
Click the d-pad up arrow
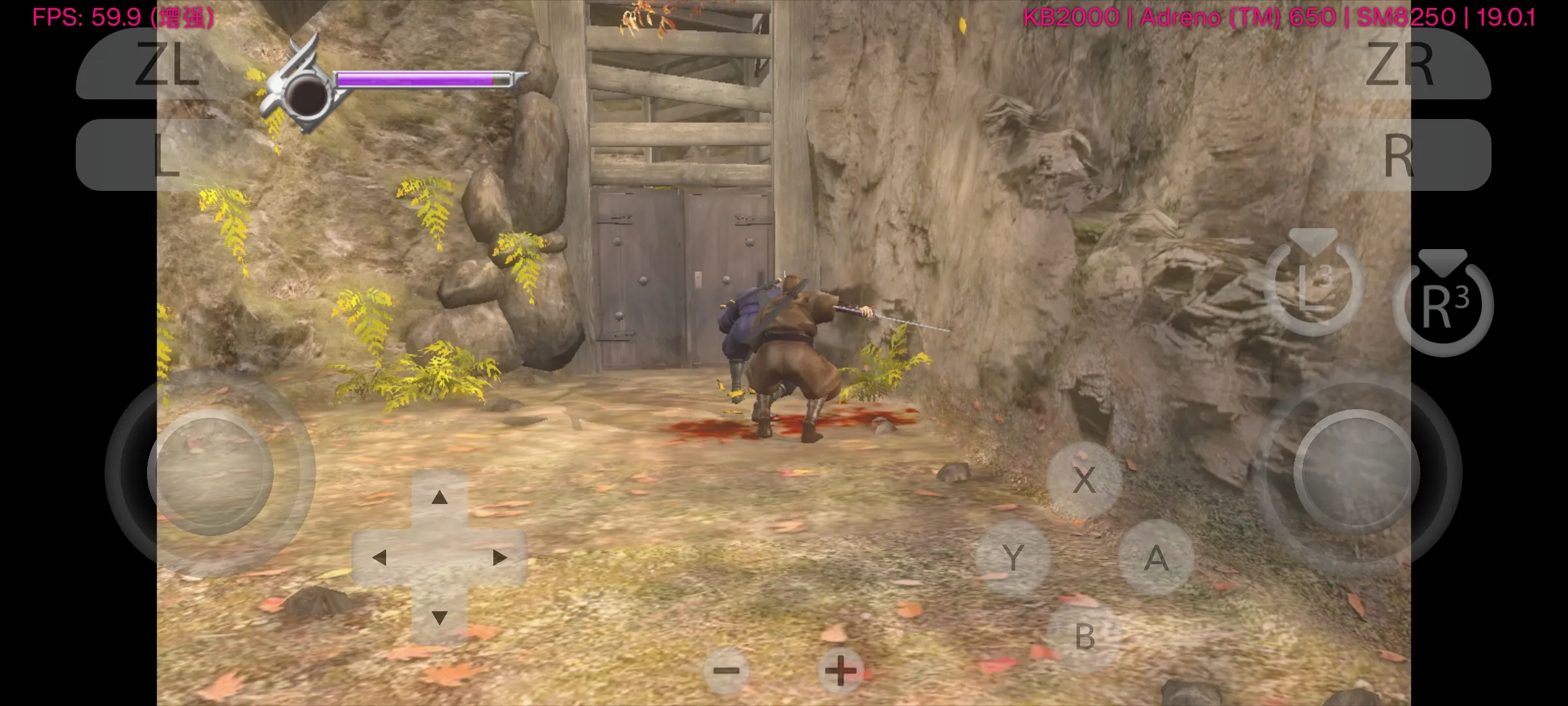click(x=440, y=498)
